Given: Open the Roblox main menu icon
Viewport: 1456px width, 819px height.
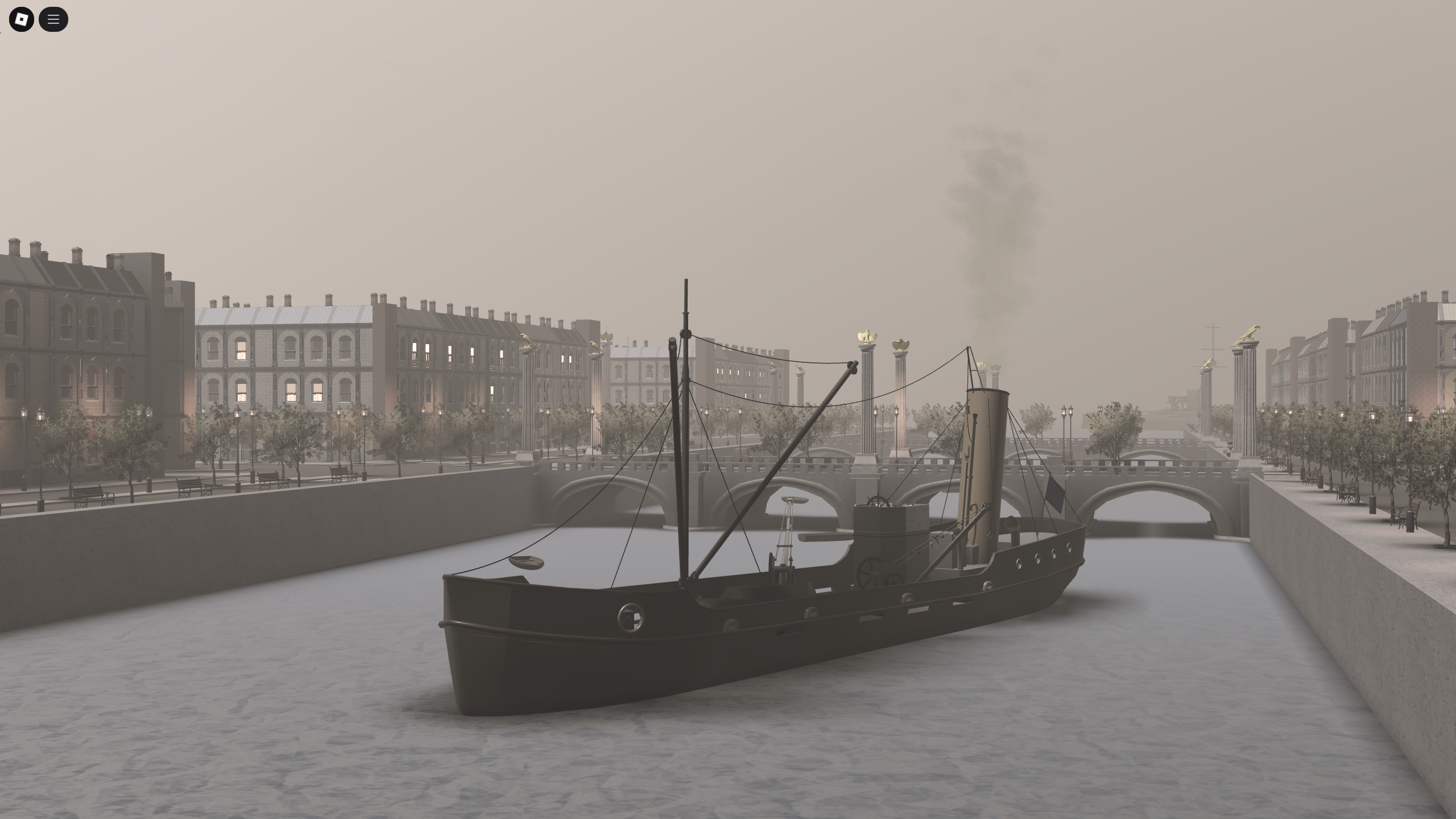Looking at the screenshot, I should click(x=23, y=19).
